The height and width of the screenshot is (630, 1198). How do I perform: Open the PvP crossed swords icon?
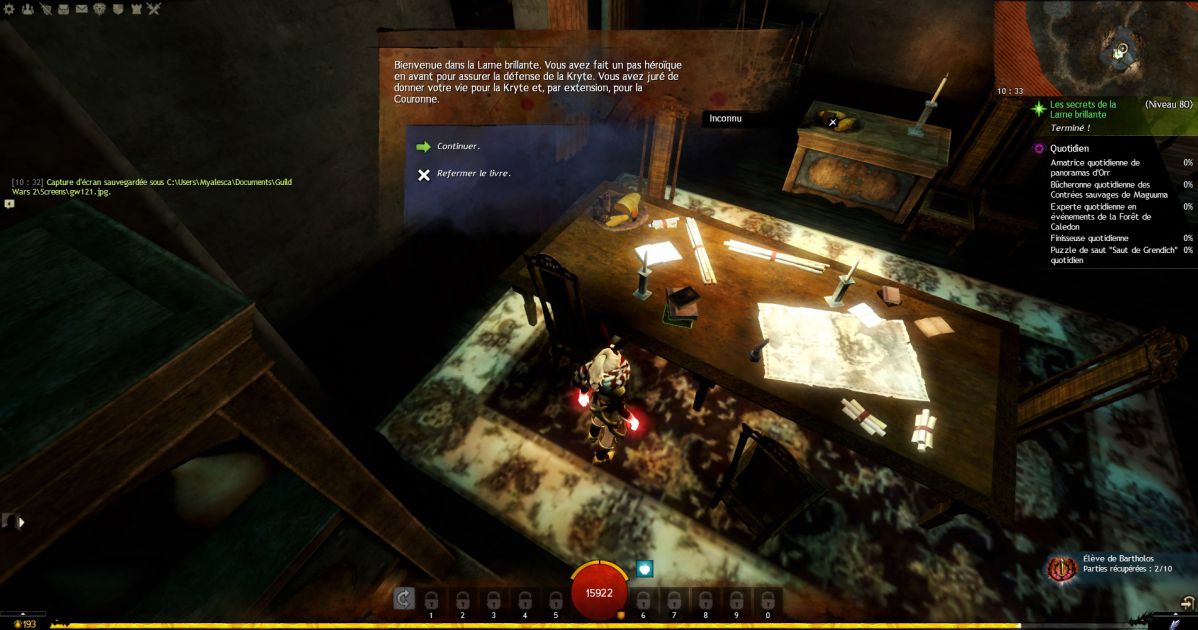(x=153, y=9)
